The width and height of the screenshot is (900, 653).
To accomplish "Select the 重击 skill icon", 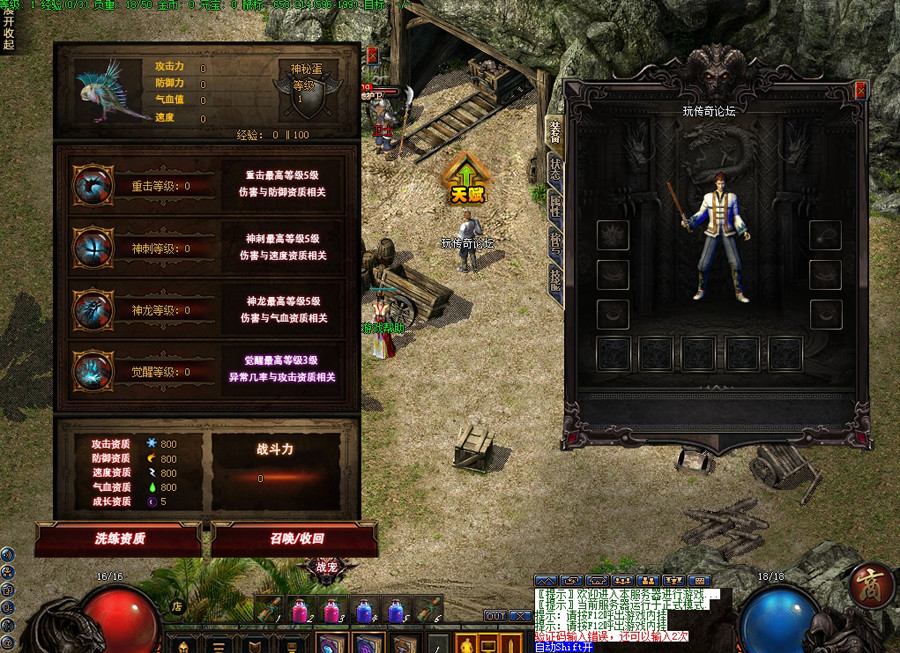I will [x=93, y=185].
